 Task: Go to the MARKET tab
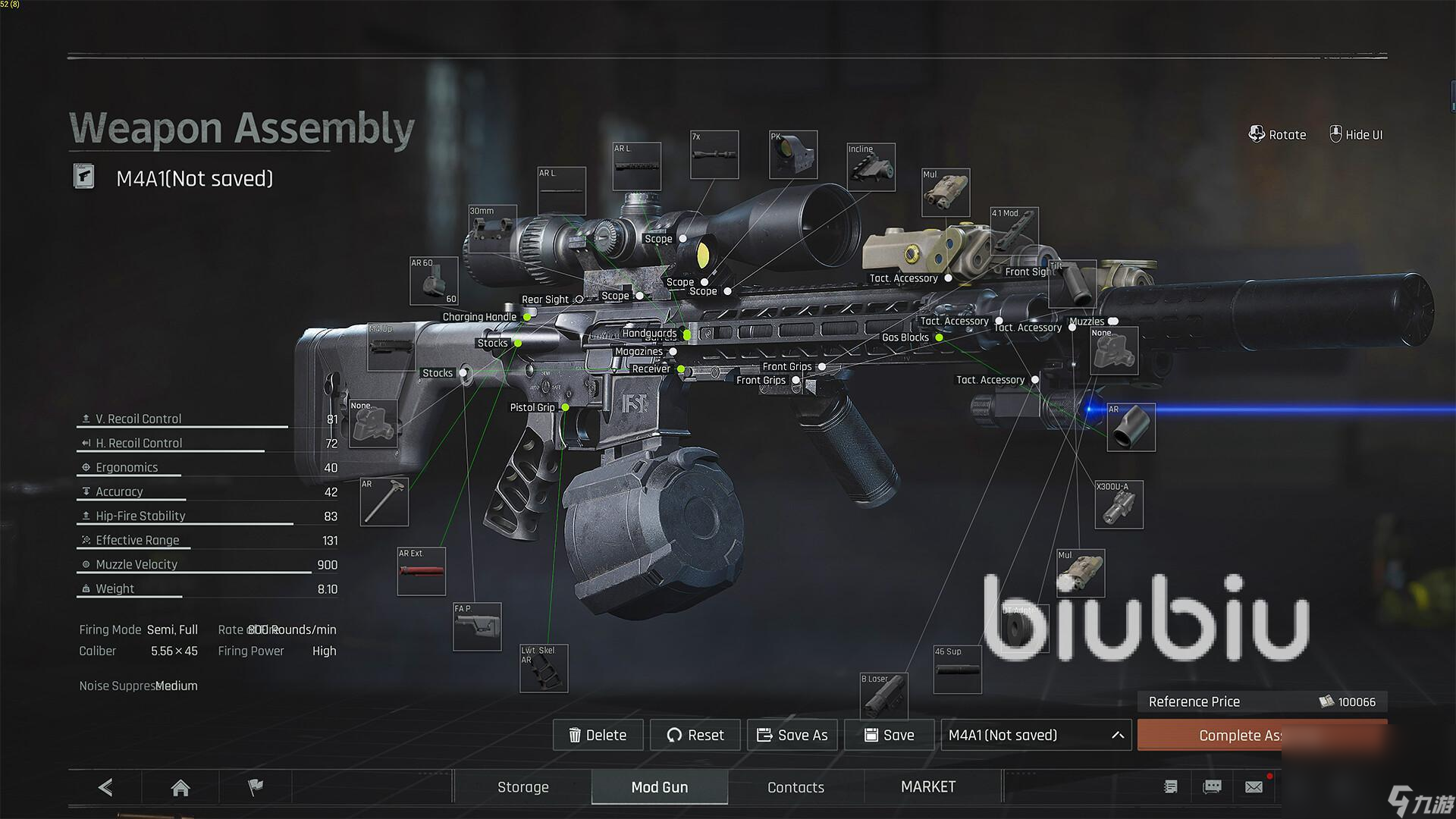pos(928,787)
